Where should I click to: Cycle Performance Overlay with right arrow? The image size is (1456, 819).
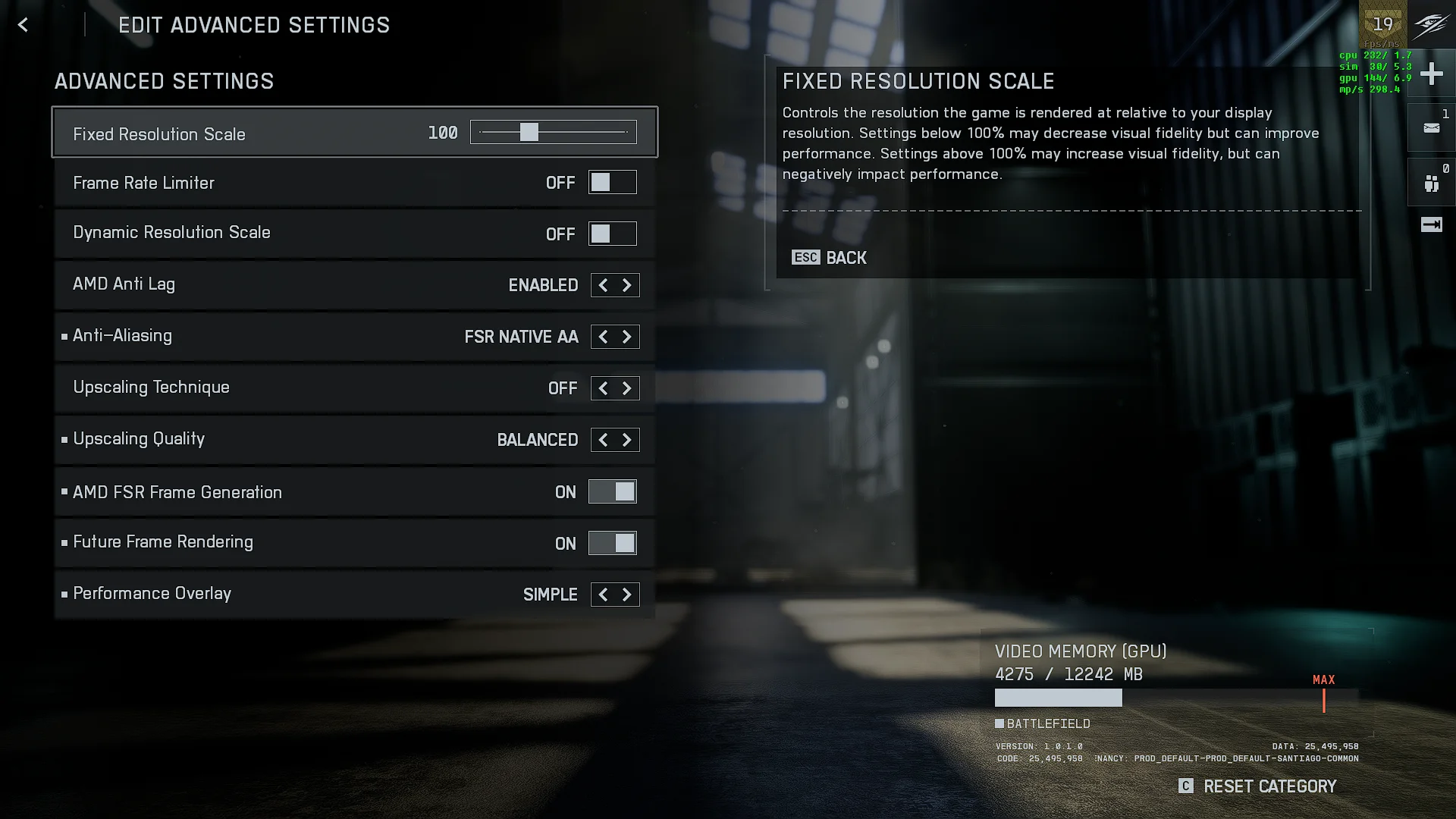pos(627,595)
